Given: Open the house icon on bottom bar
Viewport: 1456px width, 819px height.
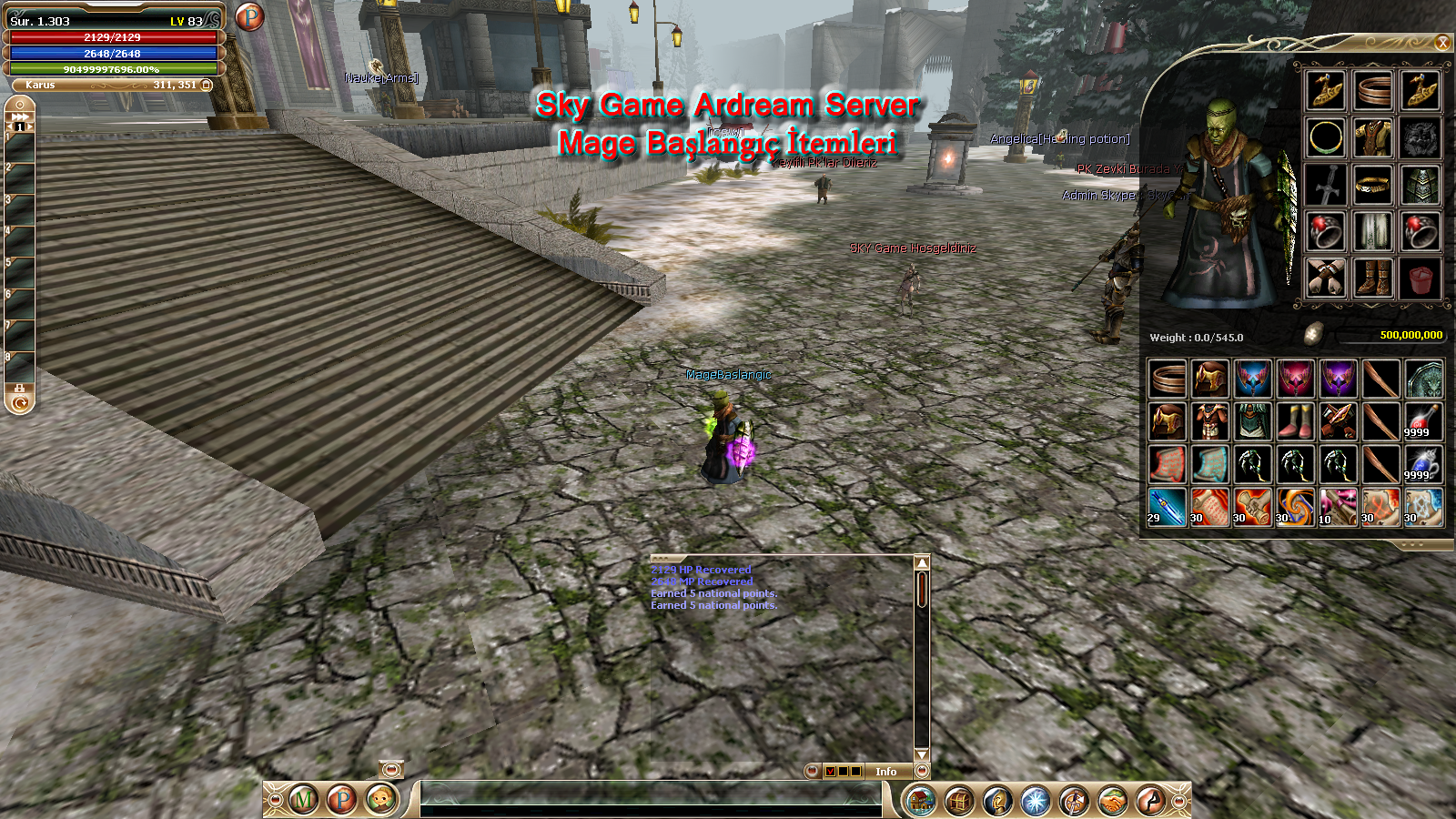Looking at the screenshot, I should pos(921,801).
